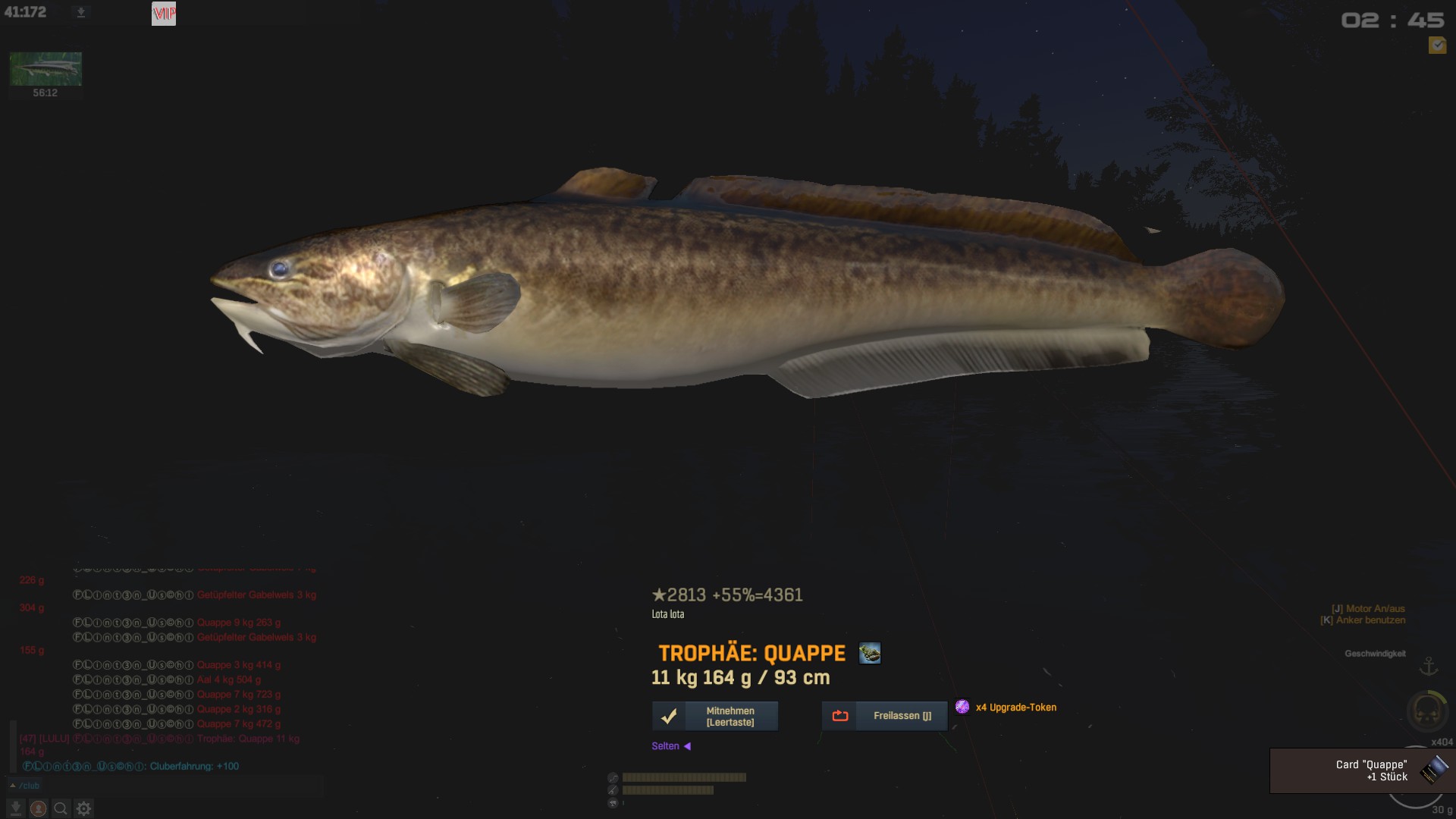The height and width of the screenshot is (819, 1456).
Task: Click the fish encyclopedia icon beside Trophäe: Quappe
Action: click(870, 653)
